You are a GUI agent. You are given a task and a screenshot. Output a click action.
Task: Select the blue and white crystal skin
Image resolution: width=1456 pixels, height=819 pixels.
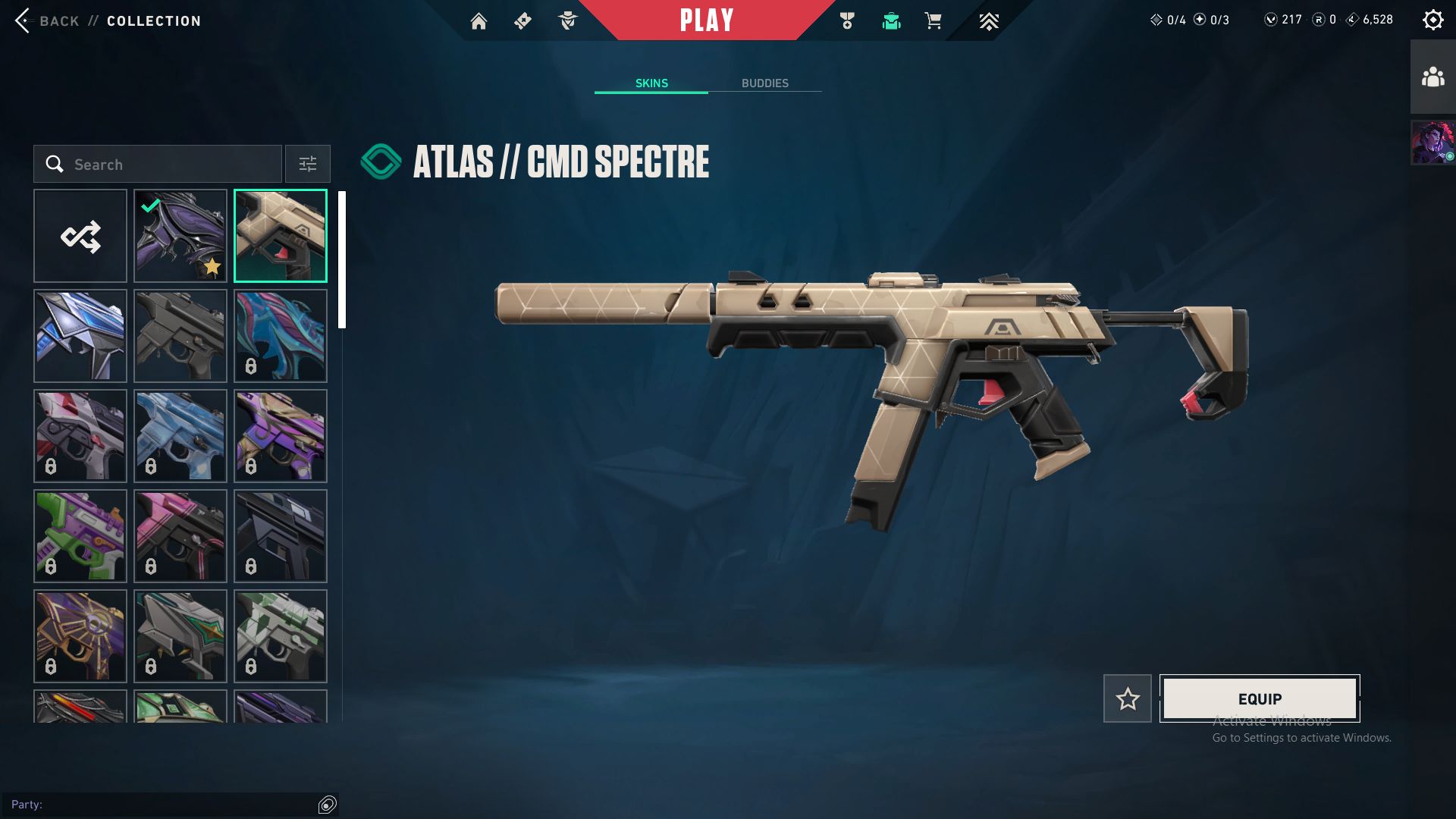[x=80, y=336]
